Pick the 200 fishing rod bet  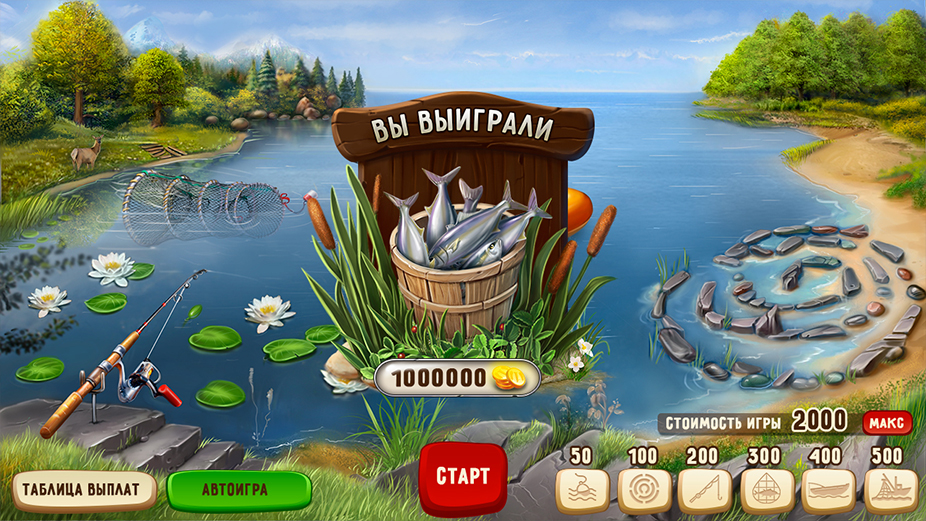point(705,490)
